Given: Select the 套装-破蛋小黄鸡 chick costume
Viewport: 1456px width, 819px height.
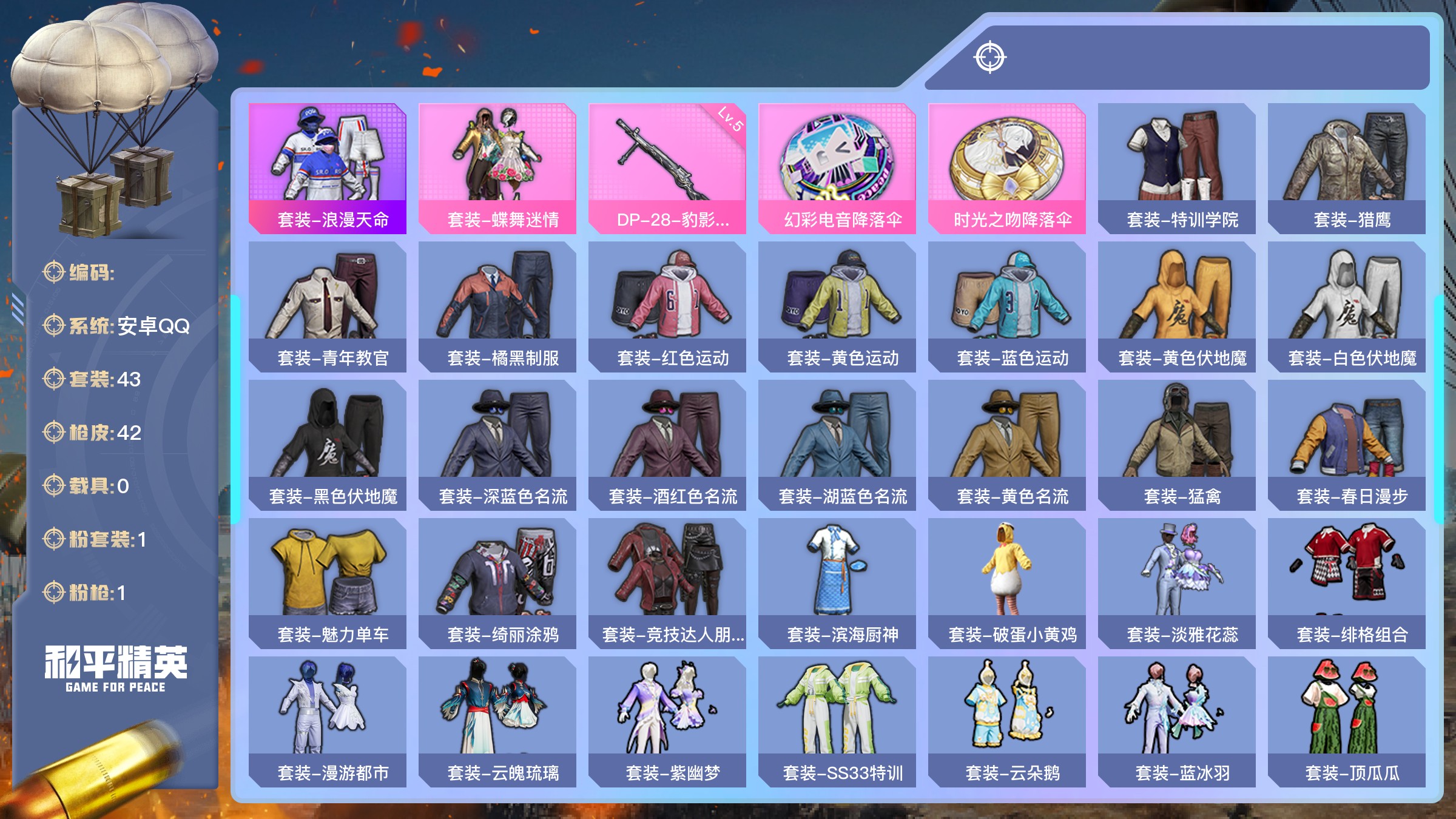Looking at the screenshot, I should point(1007,583).
